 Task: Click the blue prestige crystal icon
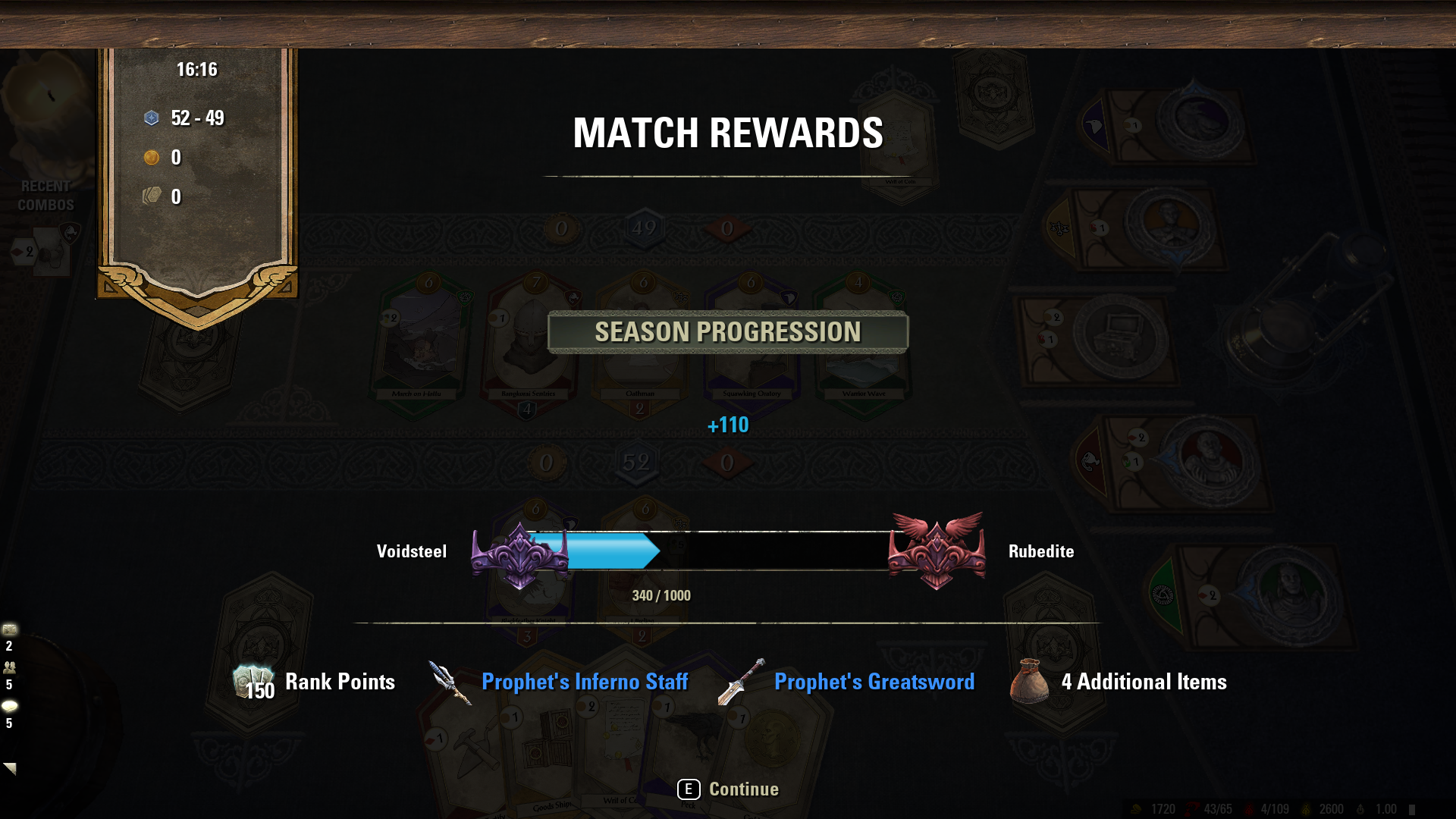[x=152, y=118]
